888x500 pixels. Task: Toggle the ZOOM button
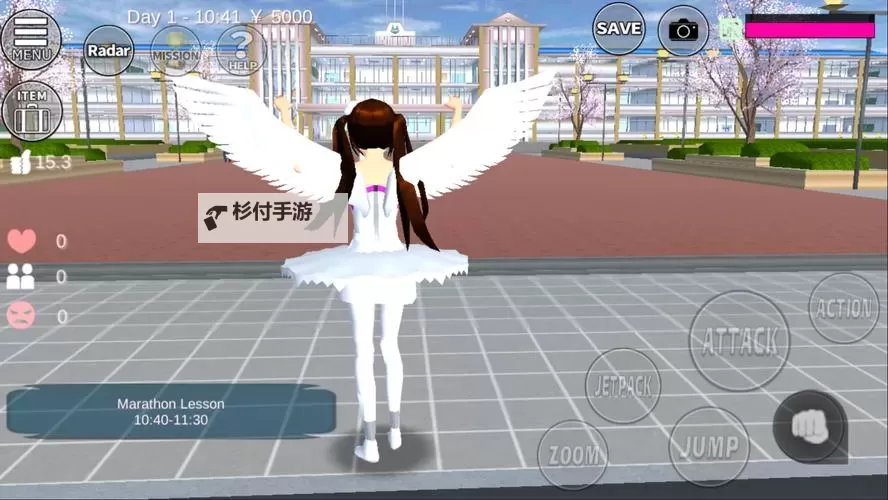(x=573, y=455)
